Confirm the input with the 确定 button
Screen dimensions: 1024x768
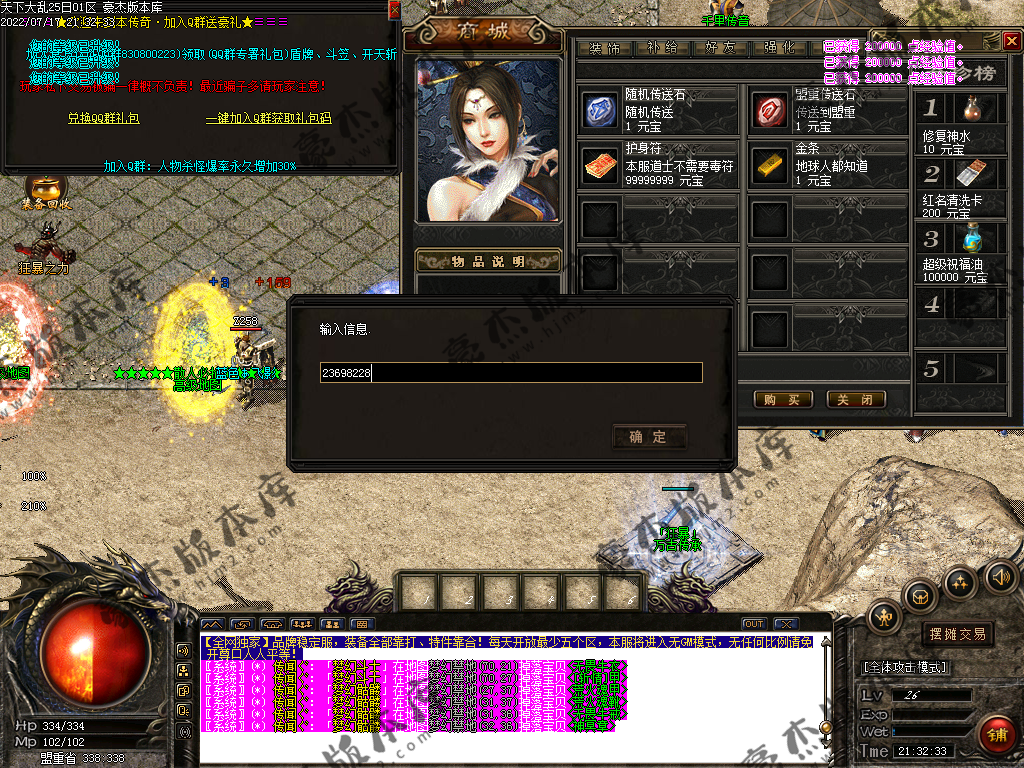pos(649,437)
